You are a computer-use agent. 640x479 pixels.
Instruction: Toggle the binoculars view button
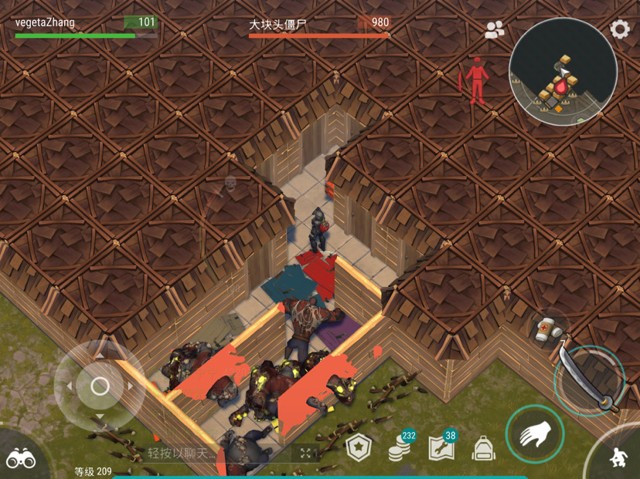coord(21,457)
